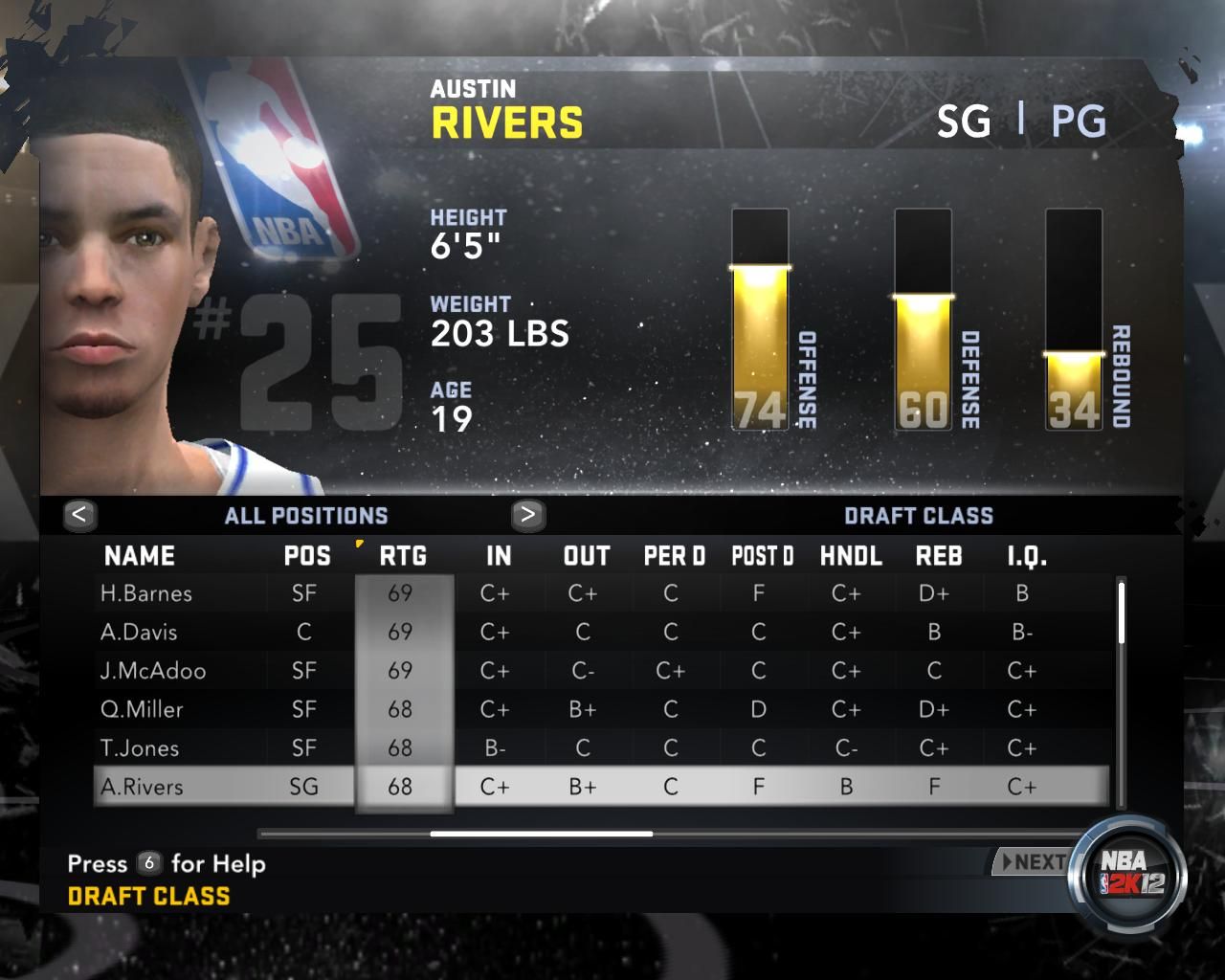This screenshot has height=980, width=1225.
Task: Sort by the PER D column header
Action: 675,556
